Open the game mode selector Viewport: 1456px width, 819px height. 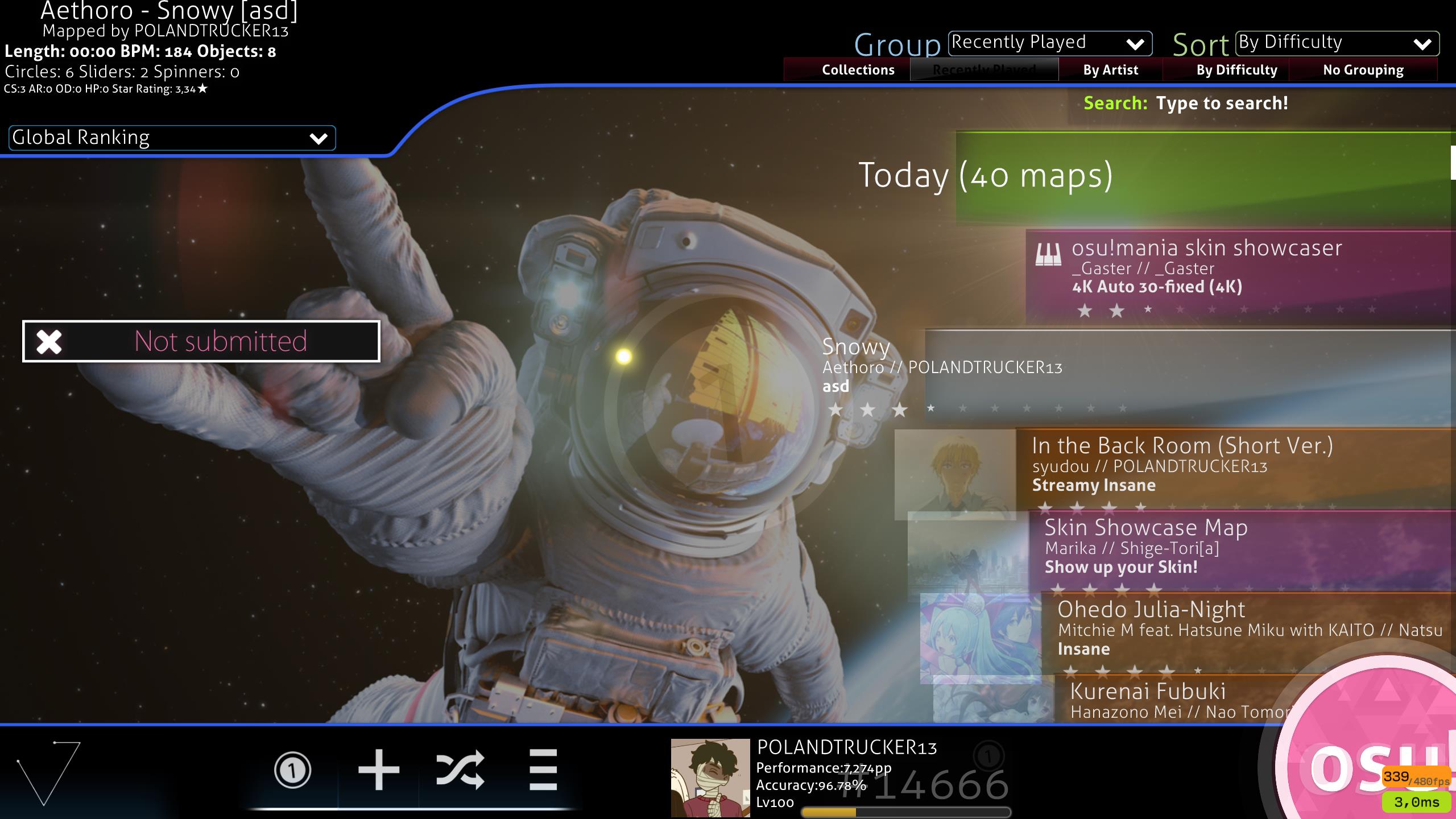click(x=293, y=771)
